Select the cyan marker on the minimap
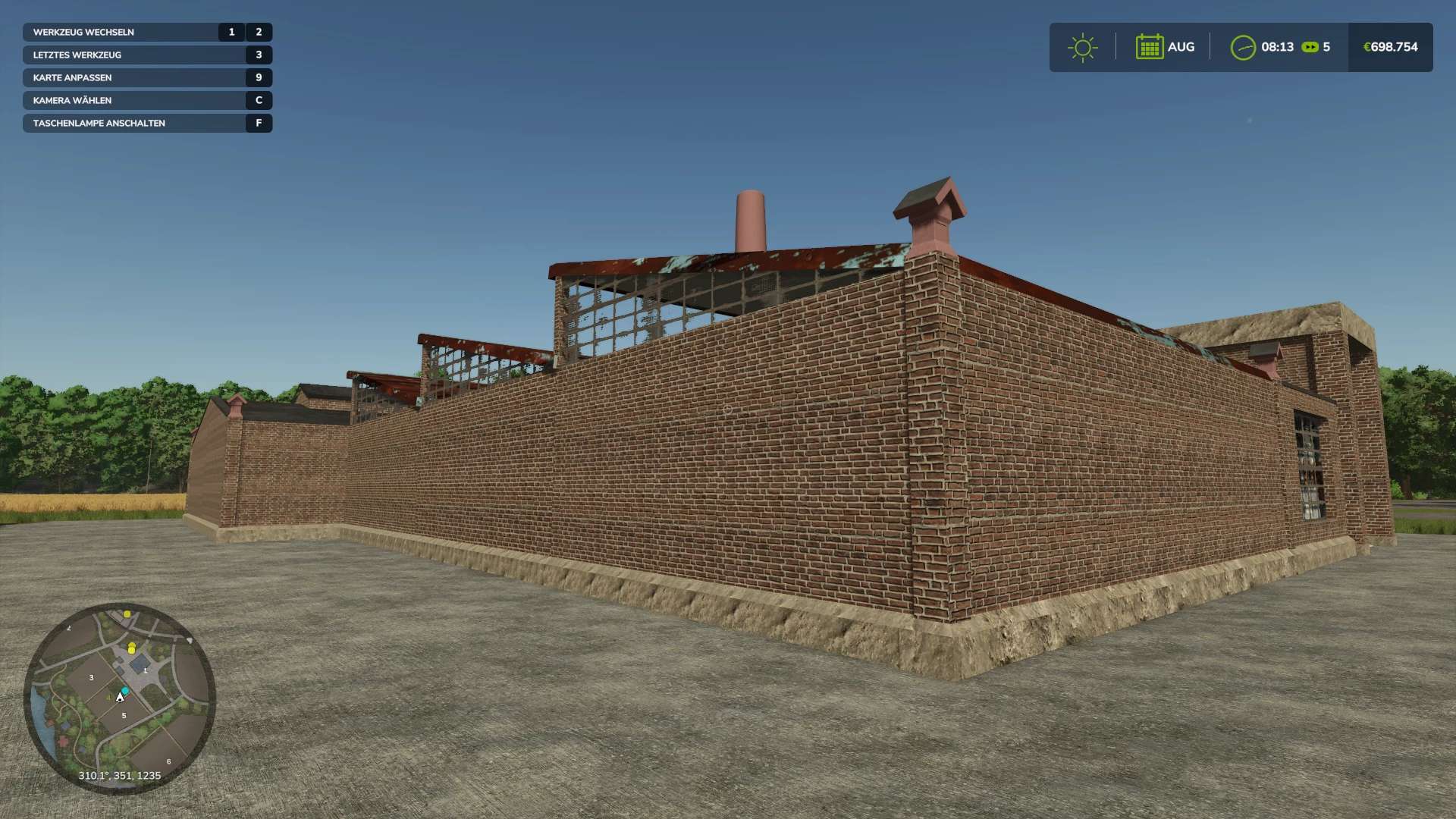The image size is (1456, 819). coord(124,690)
